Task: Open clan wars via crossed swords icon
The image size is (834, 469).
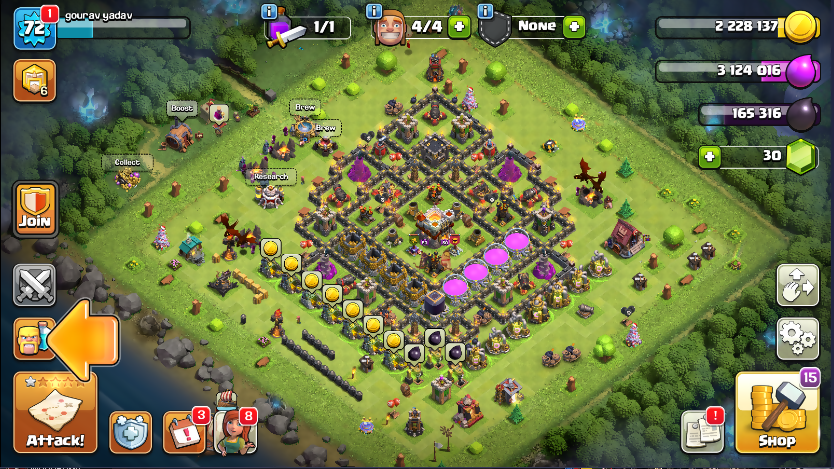Action: [34, 285]
